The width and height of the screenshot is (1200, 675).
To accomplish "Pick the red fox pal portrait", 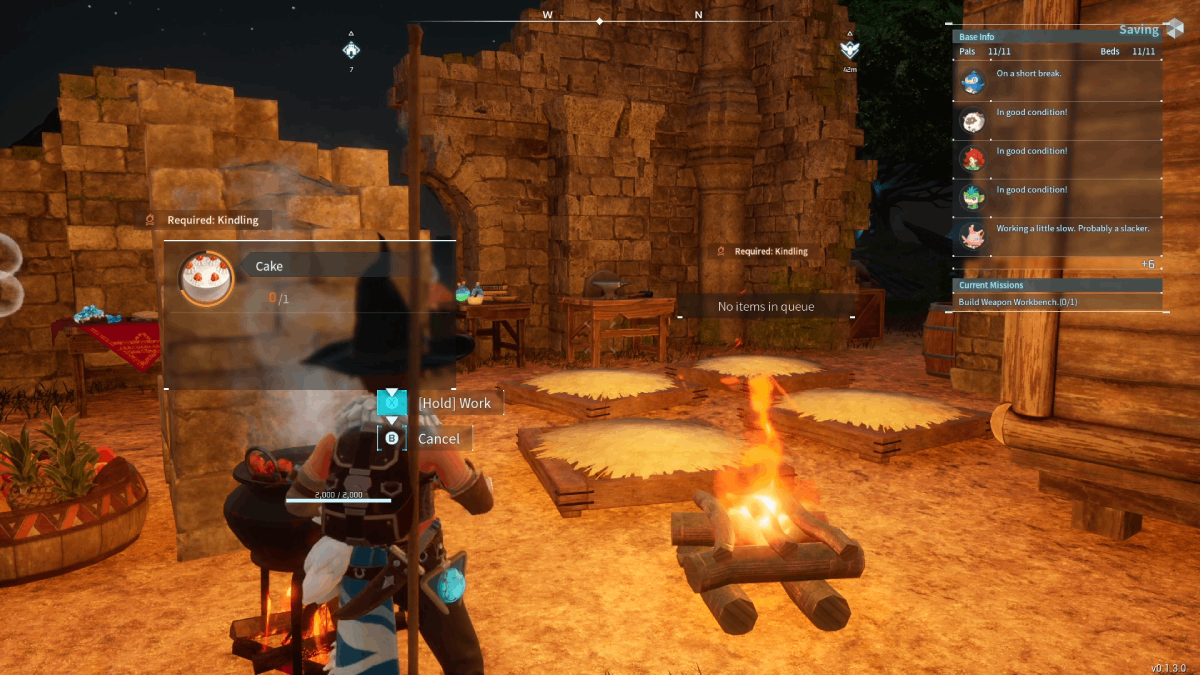I will click(x=973, y=158).
